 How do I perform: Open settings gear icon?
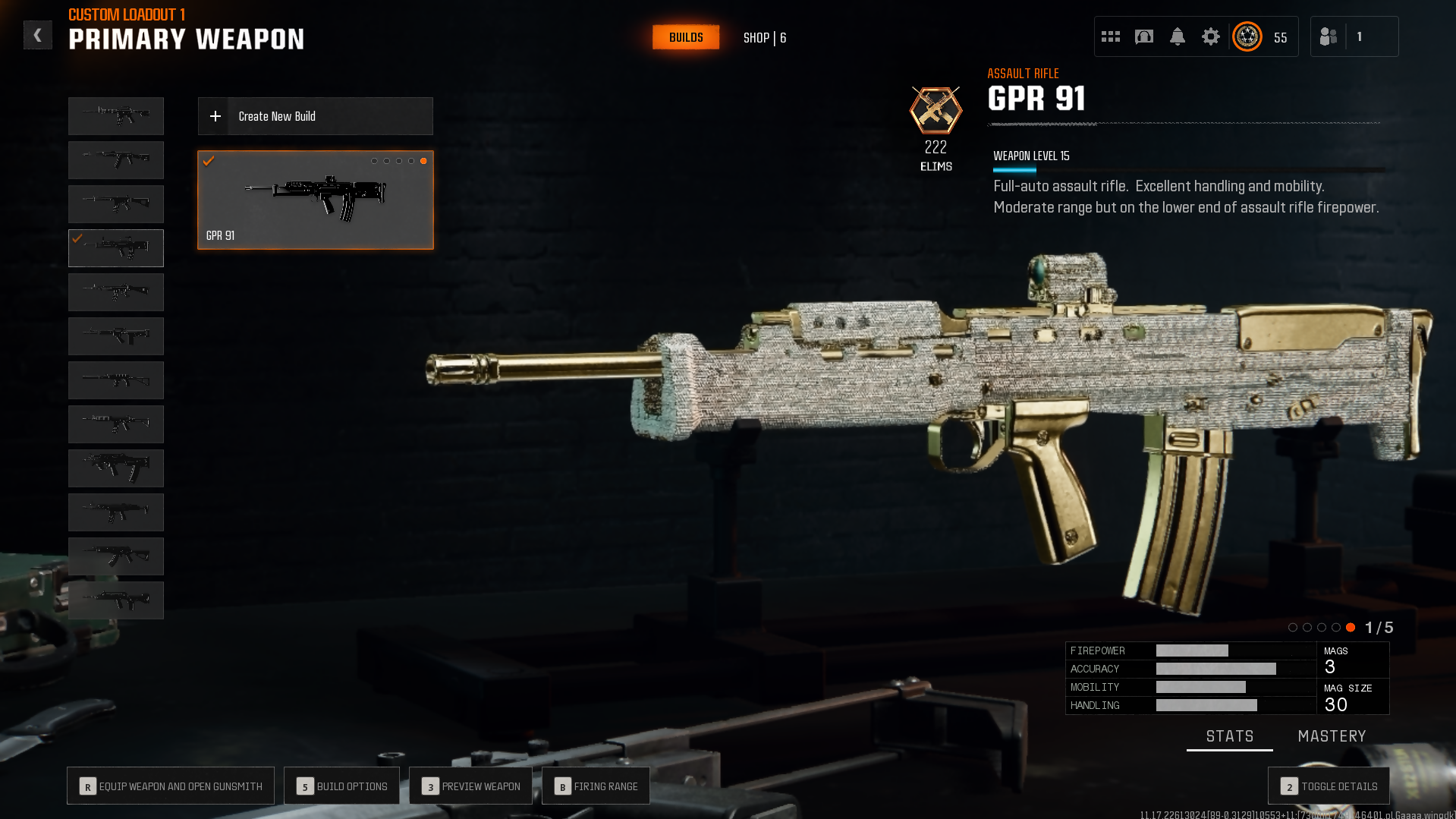point(1211,36)
